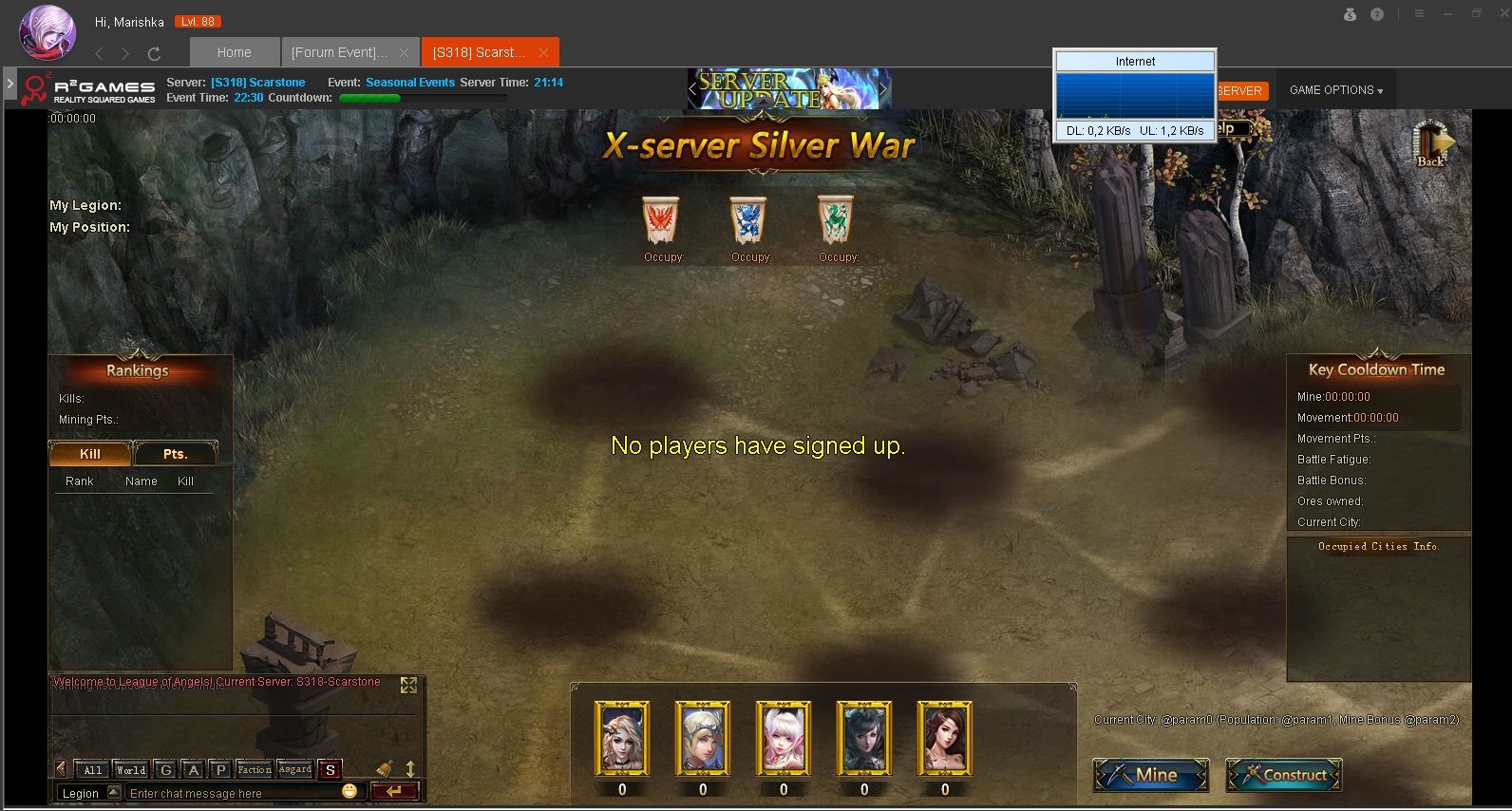Open the GAME OPTIONS dropdown menu
Image resolution: width=1512 pixels, height=811 pixels.
pyautogui.click(x=1335, y=90)
